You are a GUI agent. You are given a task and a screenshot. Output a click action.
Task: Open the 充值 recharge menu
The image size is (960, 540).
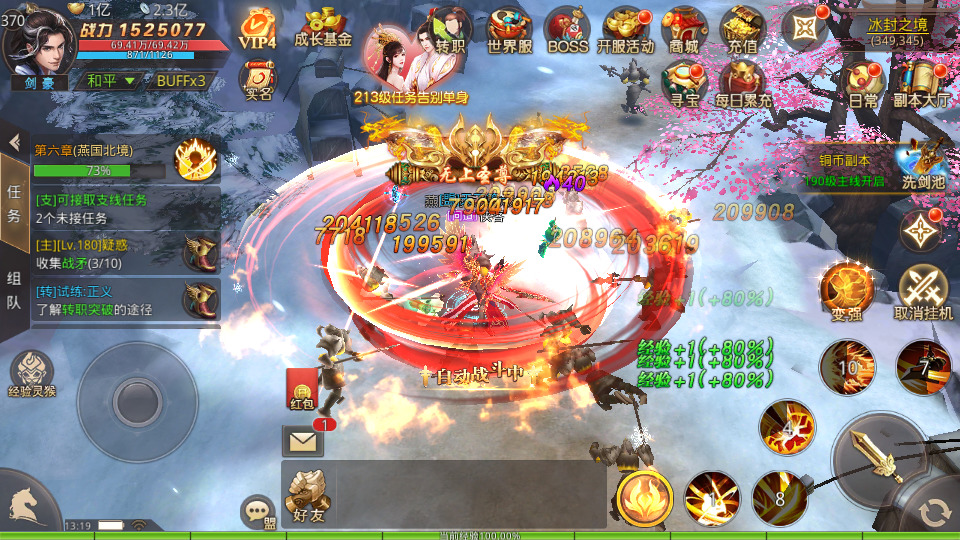[x=742, y=30]
